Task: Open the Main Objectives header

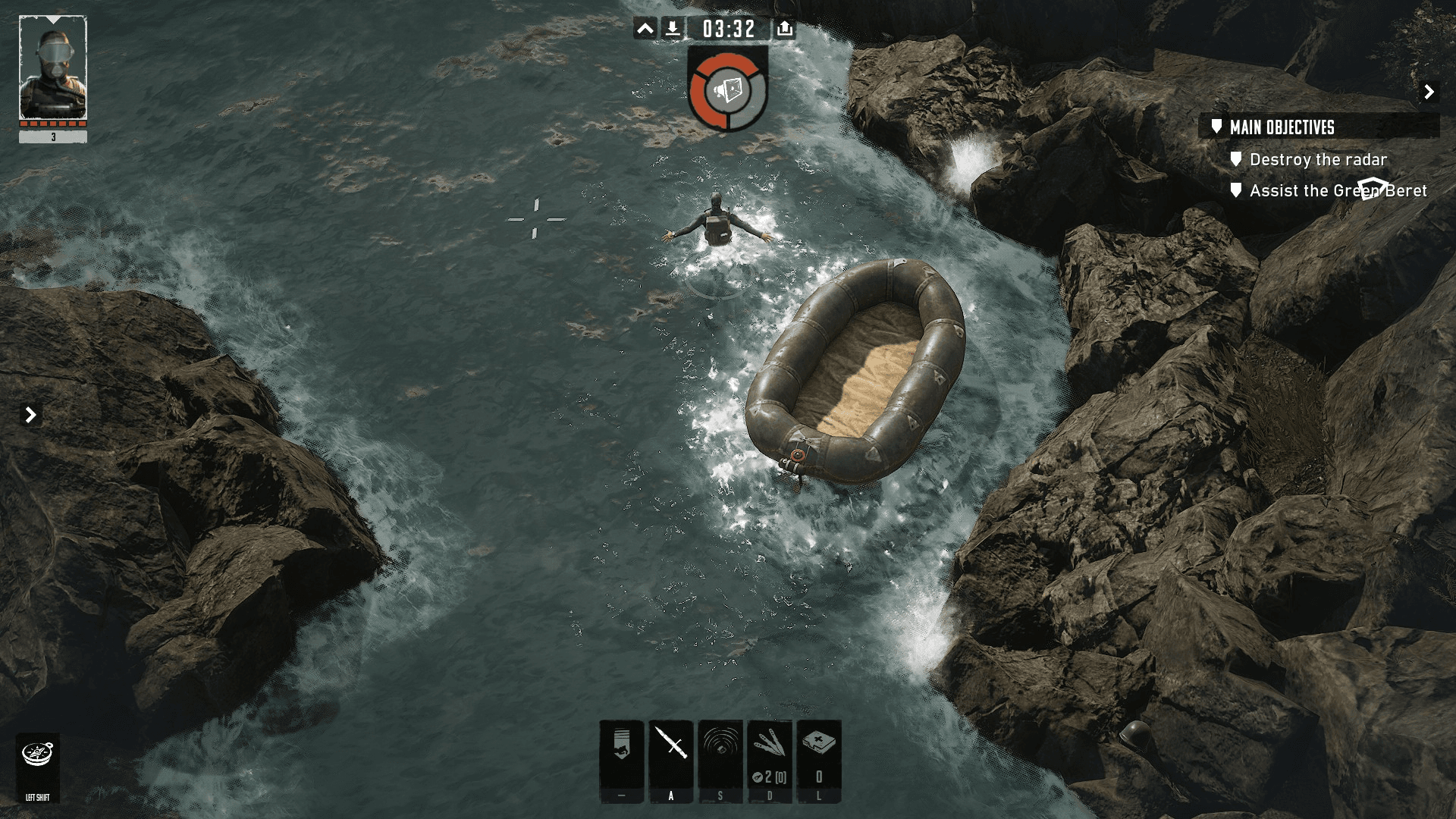Action: pyautogui.click(x=1282, y=127)
